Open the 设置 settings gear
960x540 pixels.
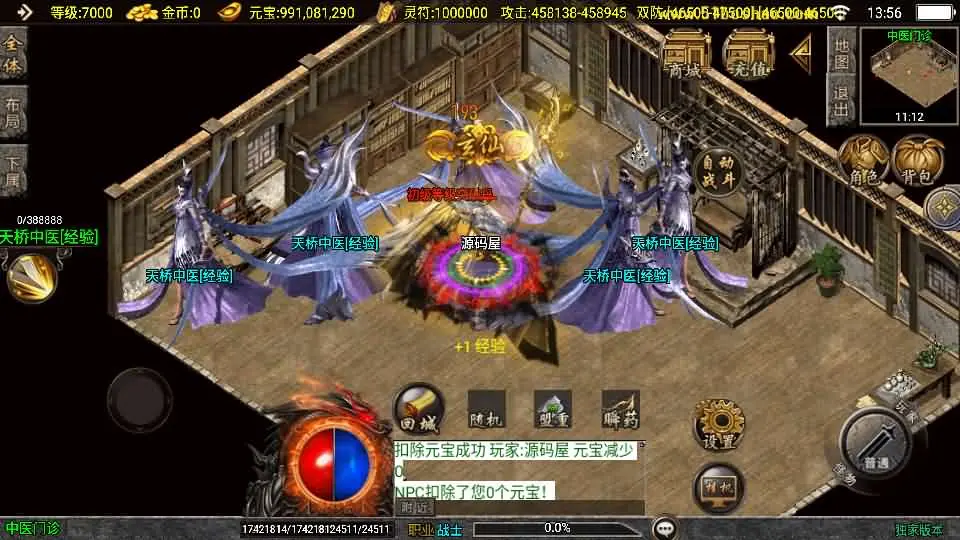pos(719,425)
